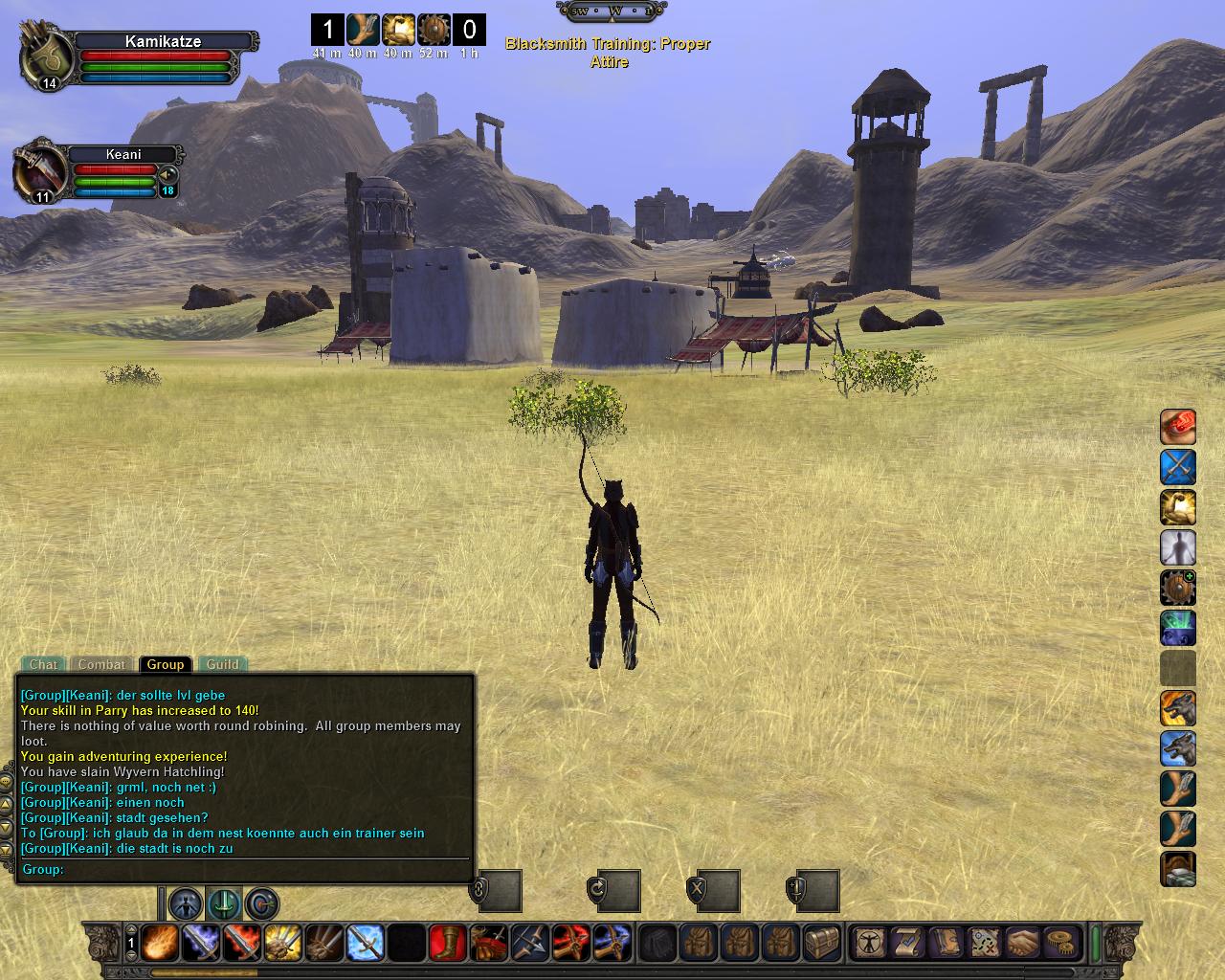
Task: Switch to the Chat tab
Action: coord(43,664)
